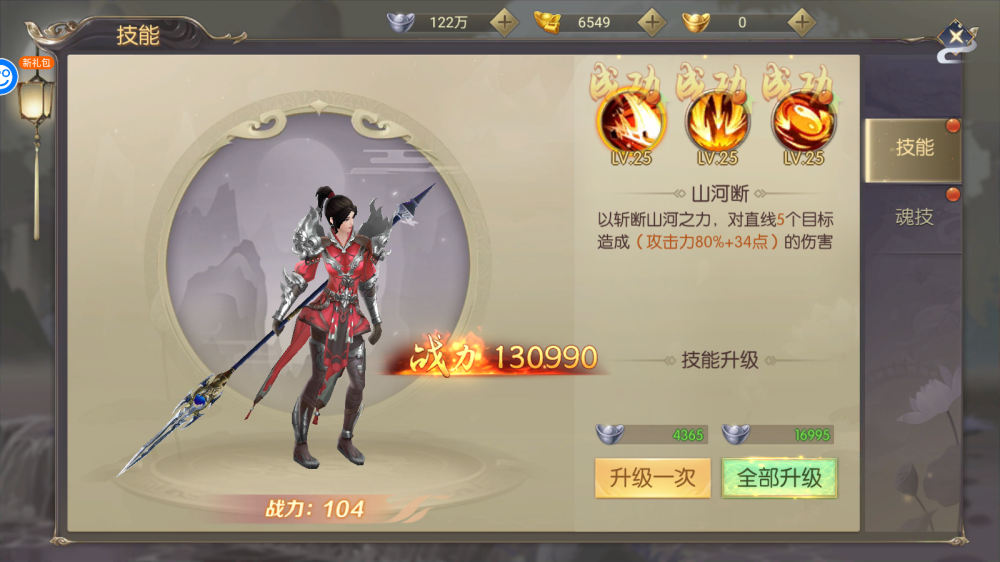
Task: Switch to the 技能 side tab
Action: point(913,148)
